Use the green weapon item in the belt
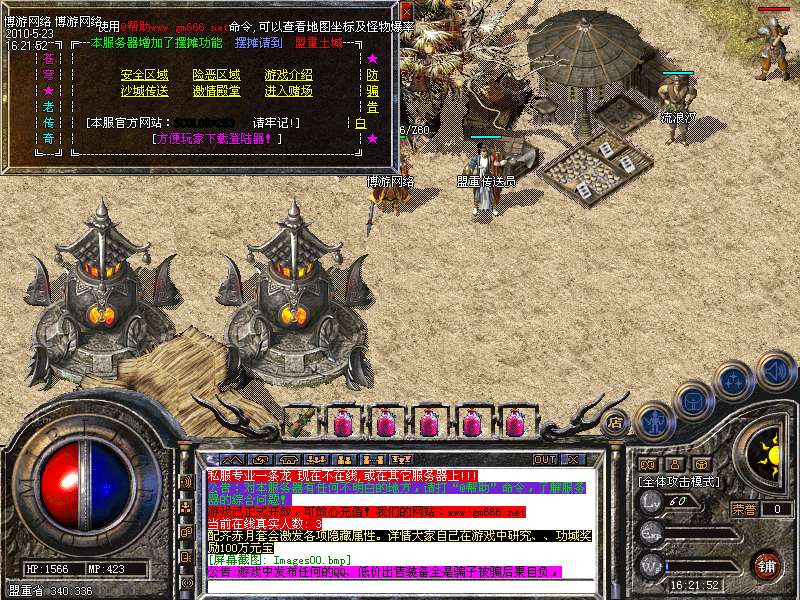This screenshot has height=600, width=800. click(300, 421)
